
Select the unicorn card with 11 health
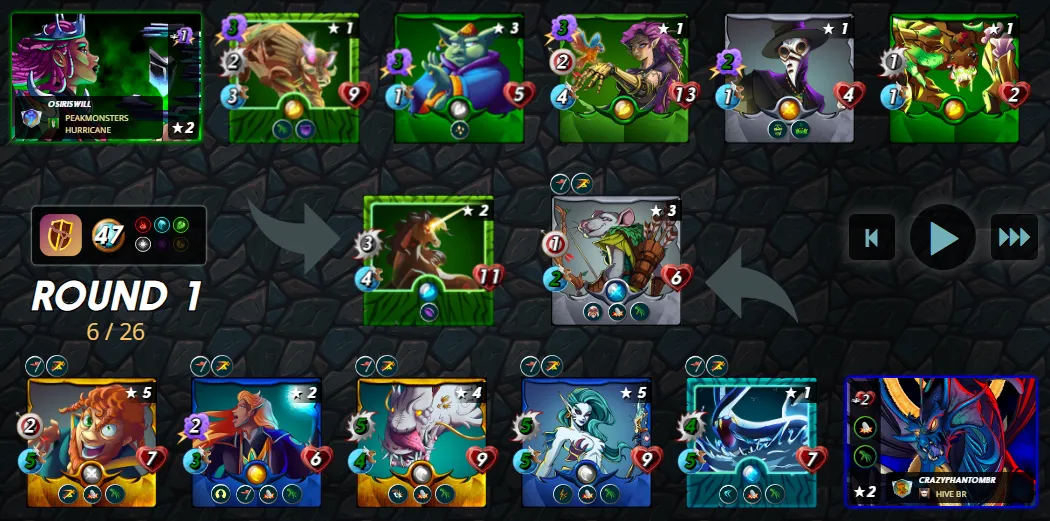pyautogui.click(x=430, y=260)
